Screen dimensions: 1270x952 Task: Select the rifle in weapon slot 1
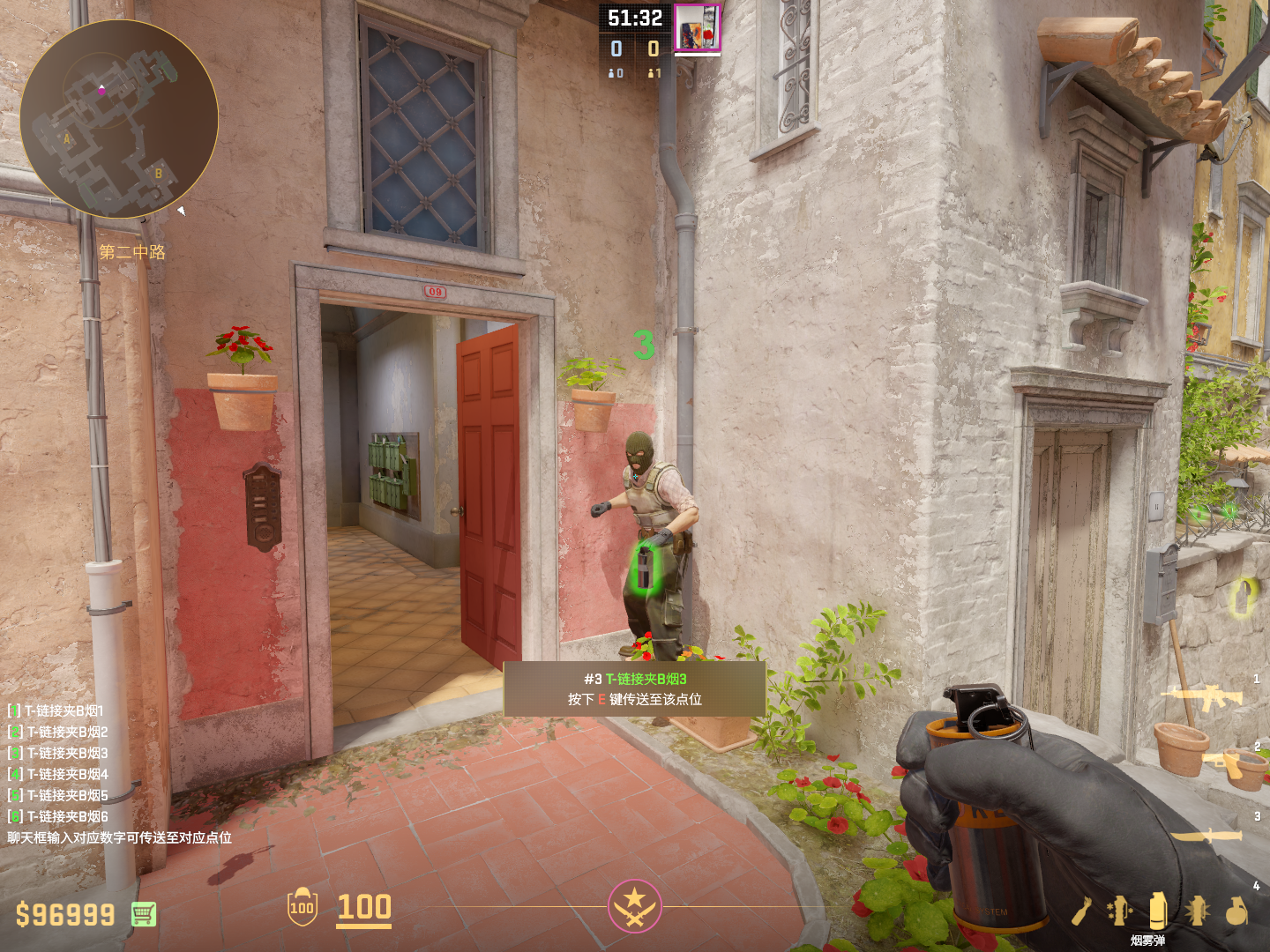[x=1201, y=697]
